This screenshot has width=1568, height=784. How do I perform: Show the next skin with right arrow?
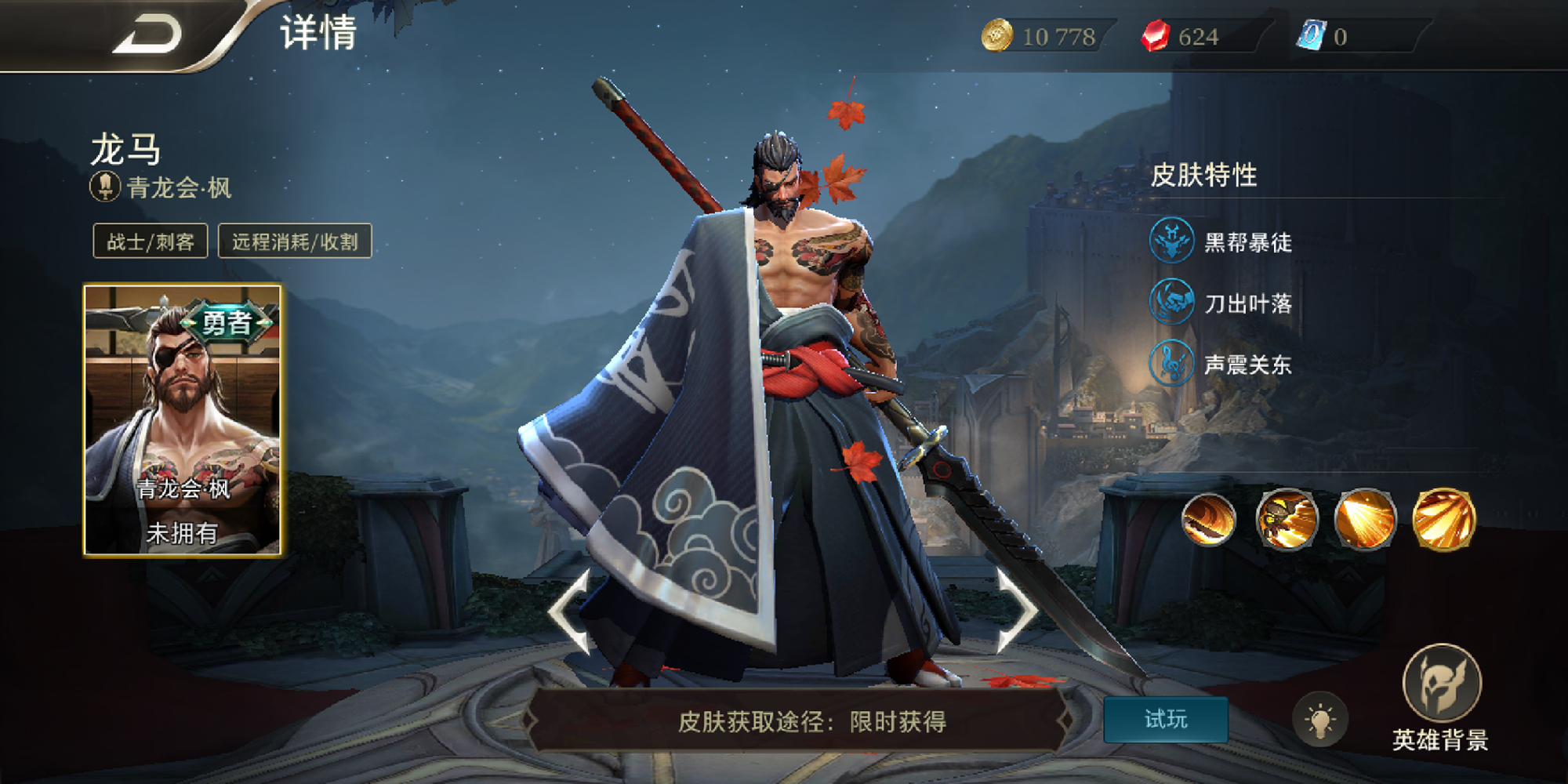pos(1017,612)
